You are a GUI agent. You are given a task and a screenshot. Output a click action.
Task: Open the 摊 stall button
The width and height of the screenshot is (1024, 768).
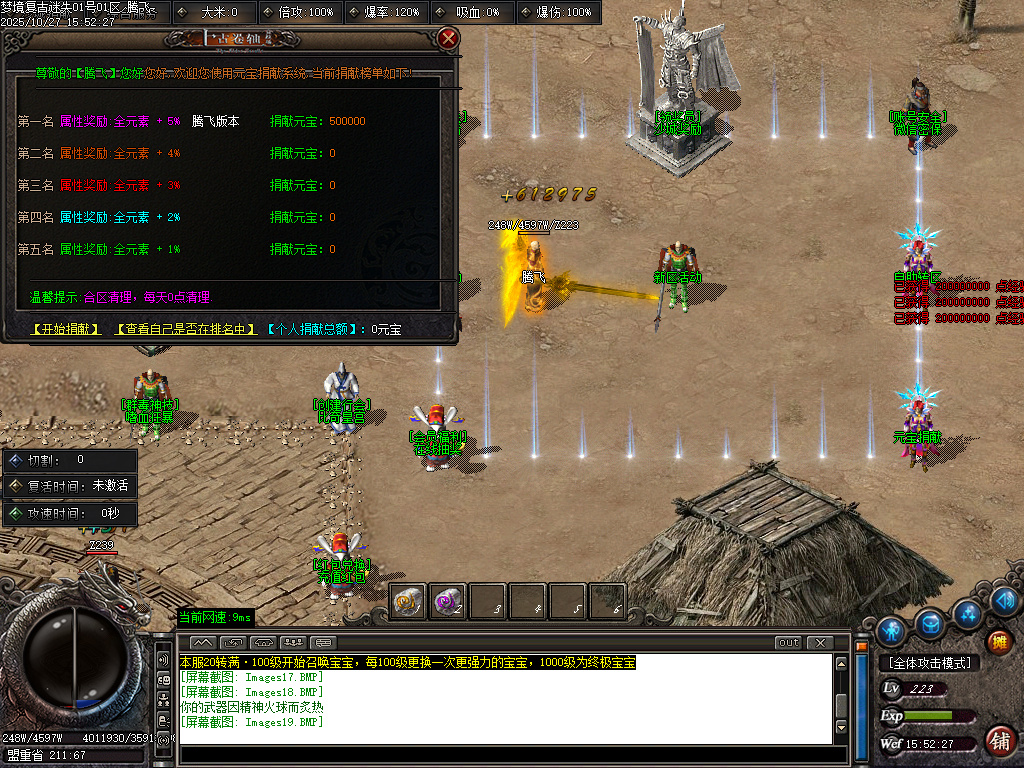coord(998,641)
